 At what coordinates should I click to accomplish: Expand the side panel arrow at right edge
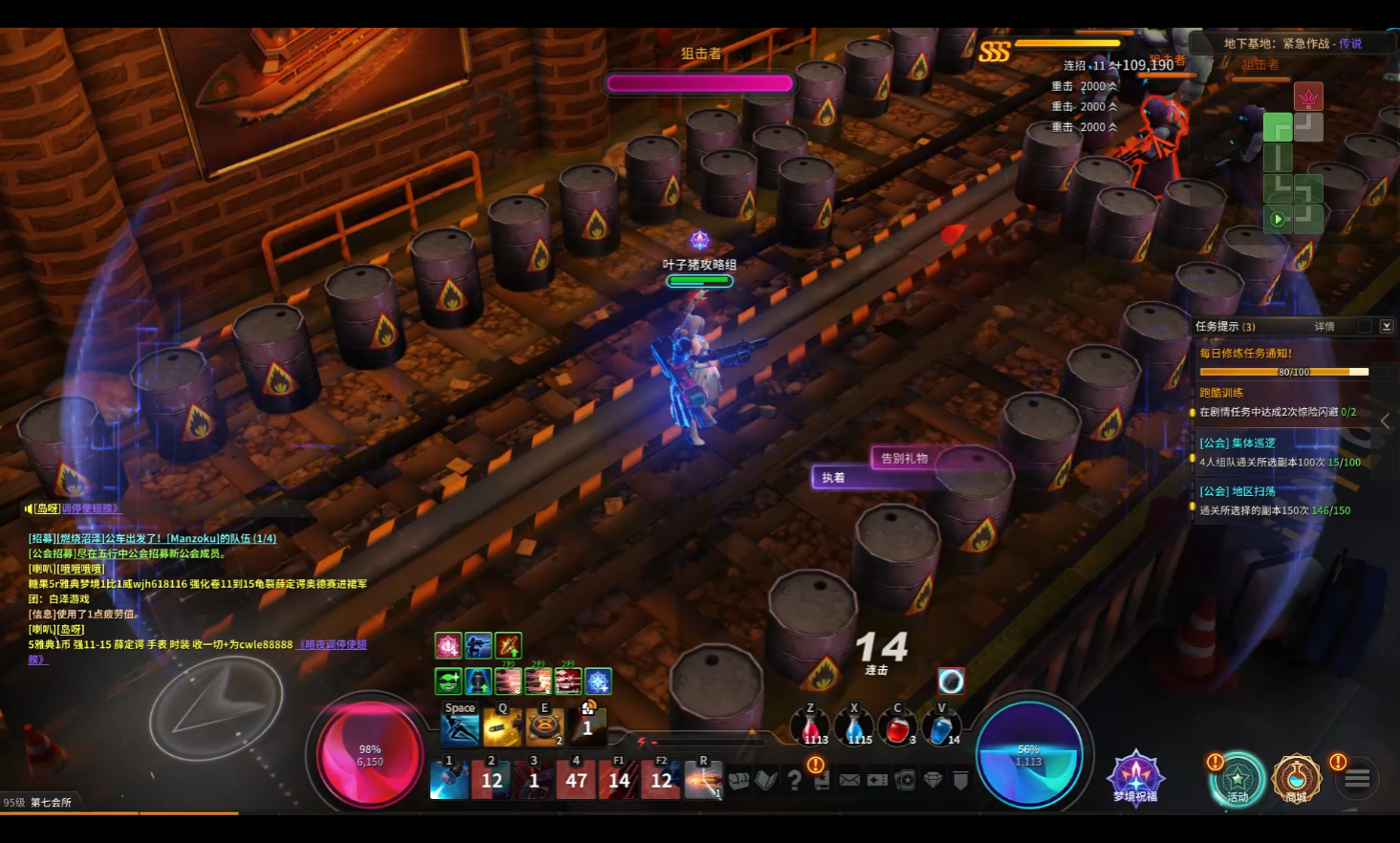coord(1385,421)
